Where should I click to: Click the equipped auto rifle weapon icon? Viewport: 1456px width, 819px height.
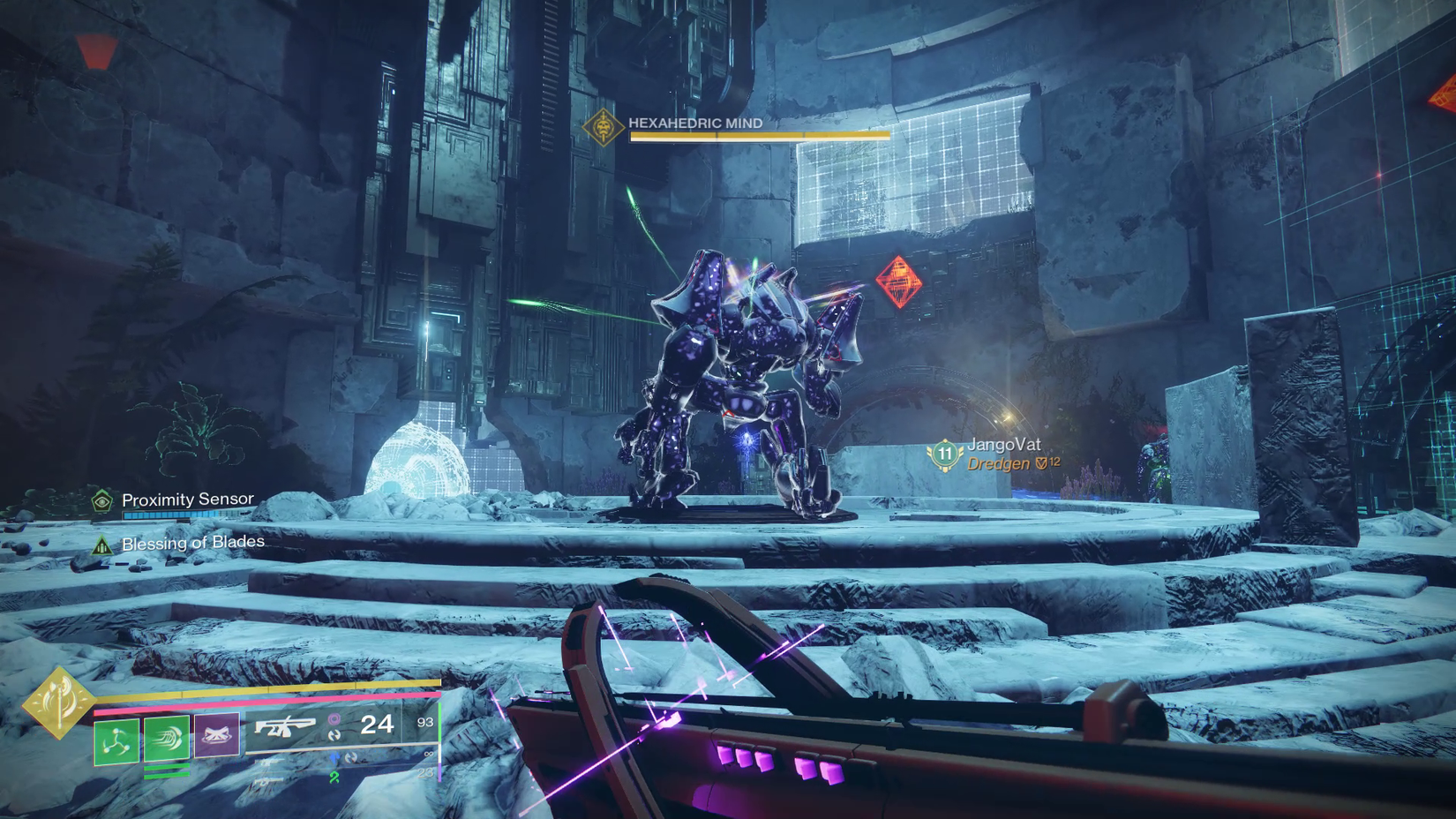pos(284,727)
